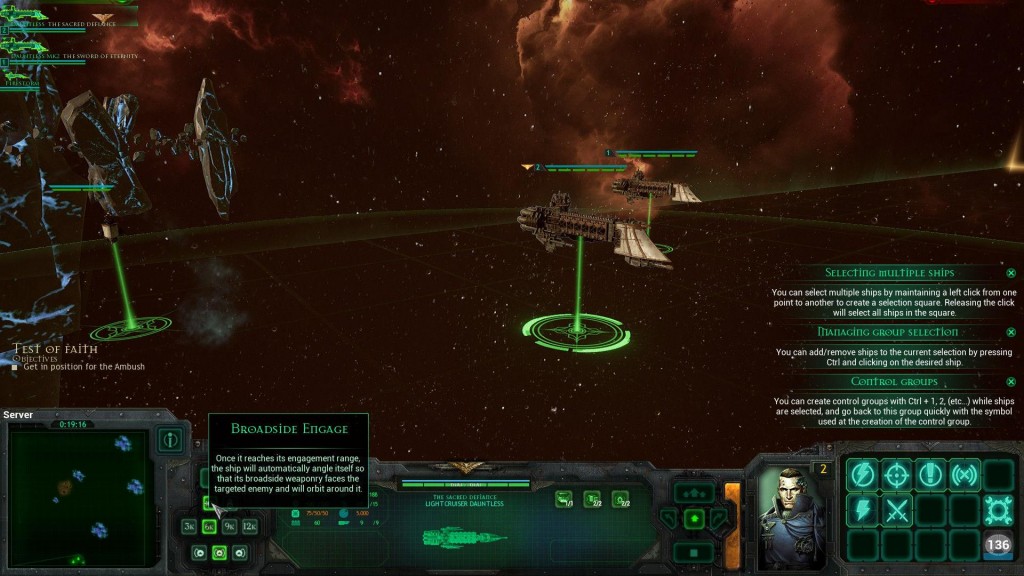Trigger the signal jamming skill icon

click(964, 475)
